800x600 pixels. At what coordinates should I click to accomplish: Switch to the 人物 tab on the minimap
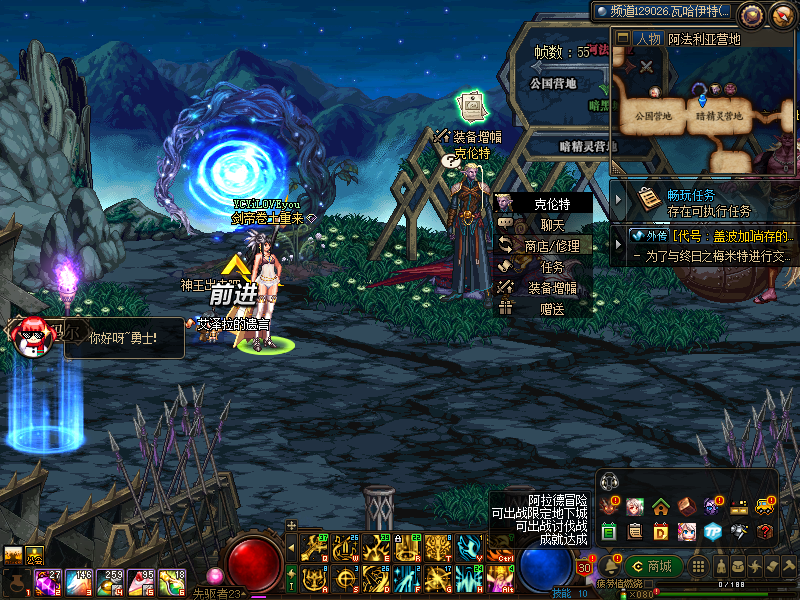647,39
